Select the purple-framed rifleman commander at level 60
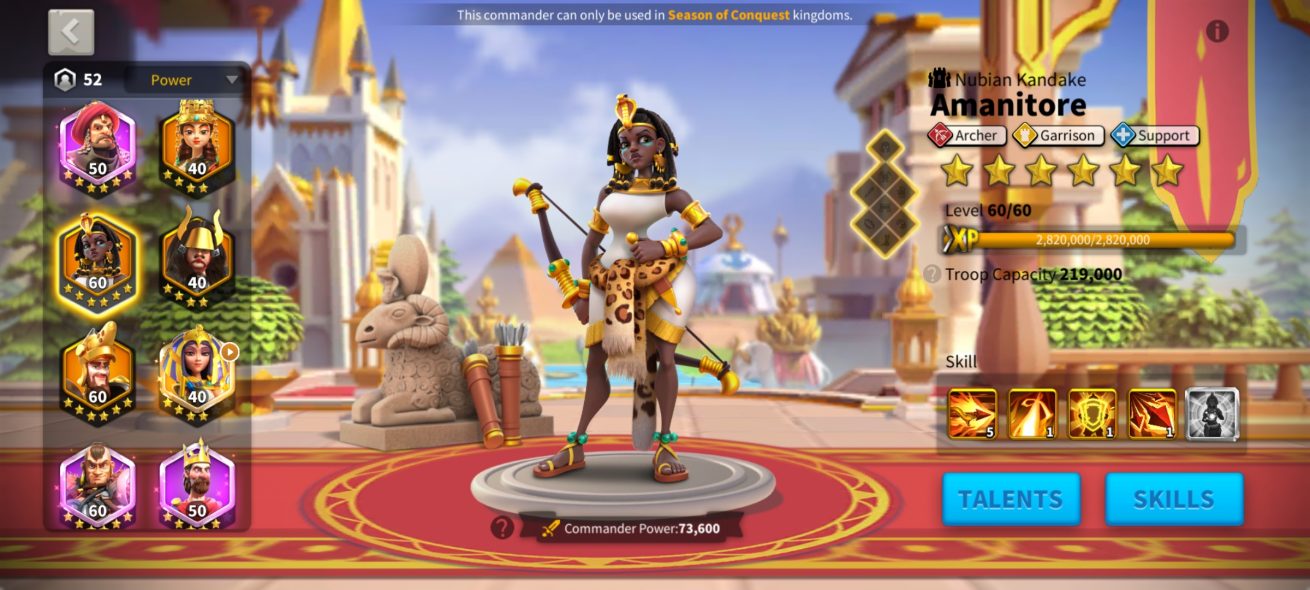The width and height of the screenshot is (1310, 590). pos(97,485)
